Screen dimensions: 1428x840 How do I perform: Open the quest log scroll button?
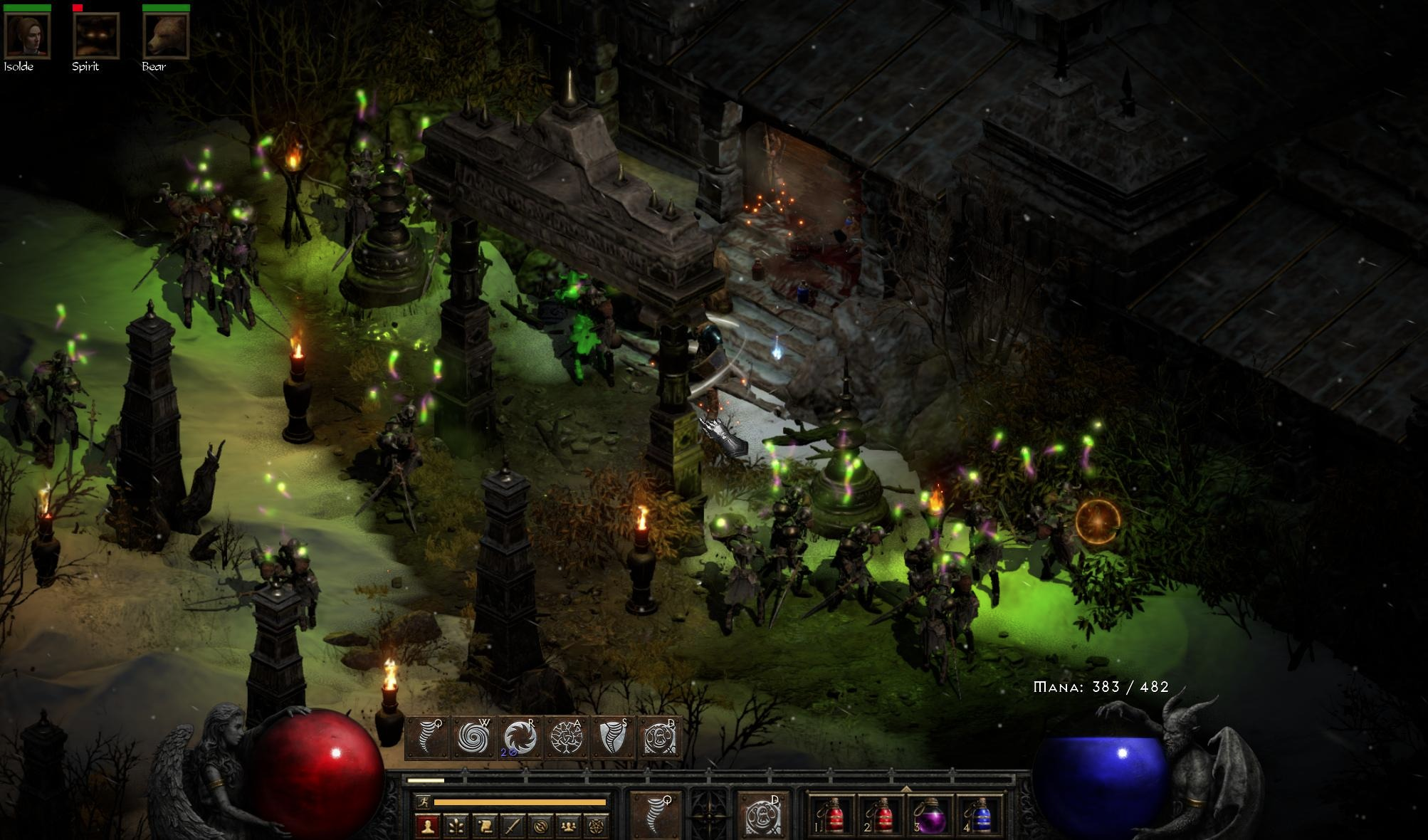[x=483, y=826]
